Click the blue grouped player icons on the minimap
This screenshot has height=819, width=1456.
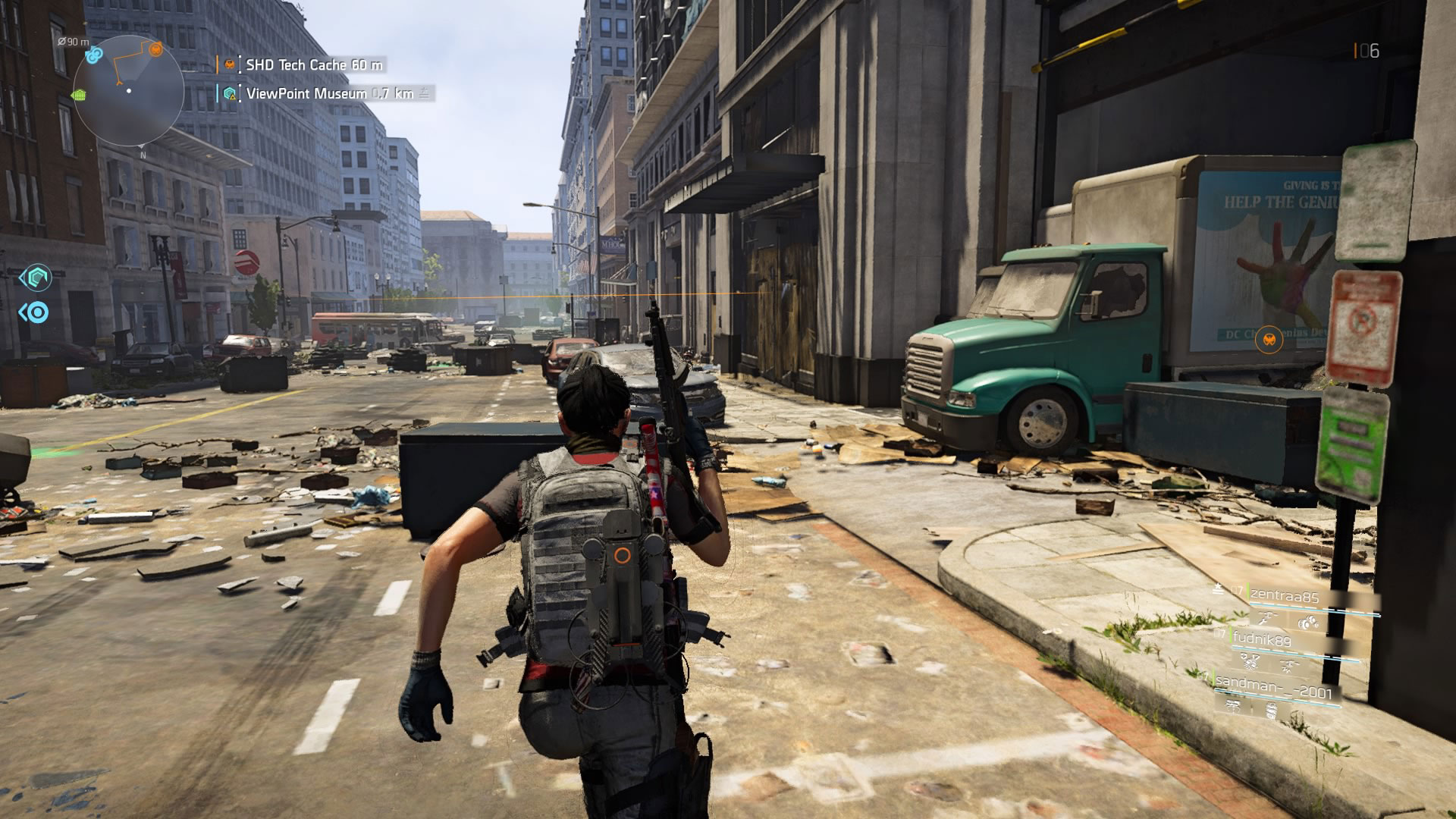click(x=94, y=56)
